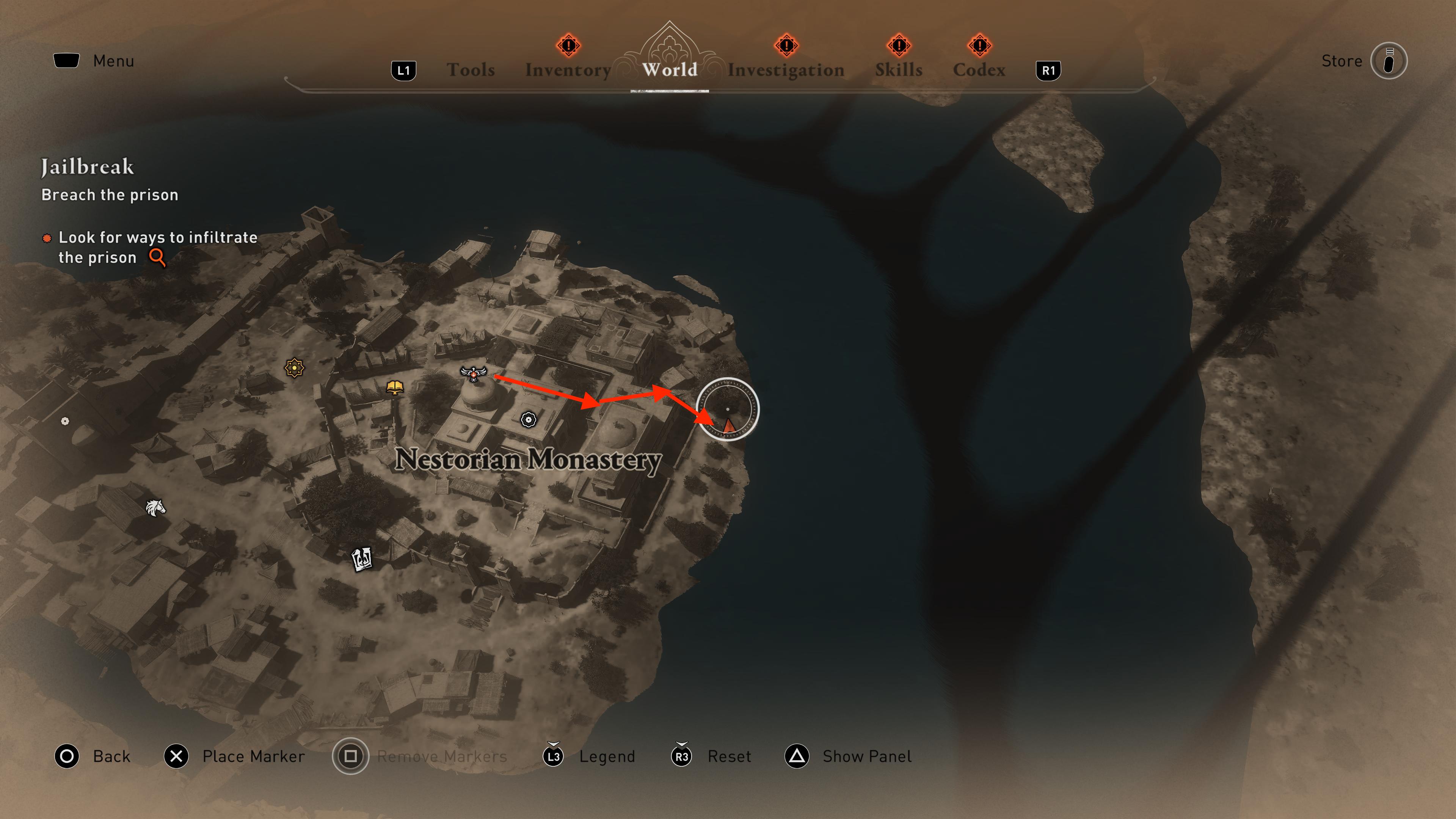The width and height of the screenshot is (1456, 819).
Task: Open the Menu option
Action: click(x=113, y=61)
